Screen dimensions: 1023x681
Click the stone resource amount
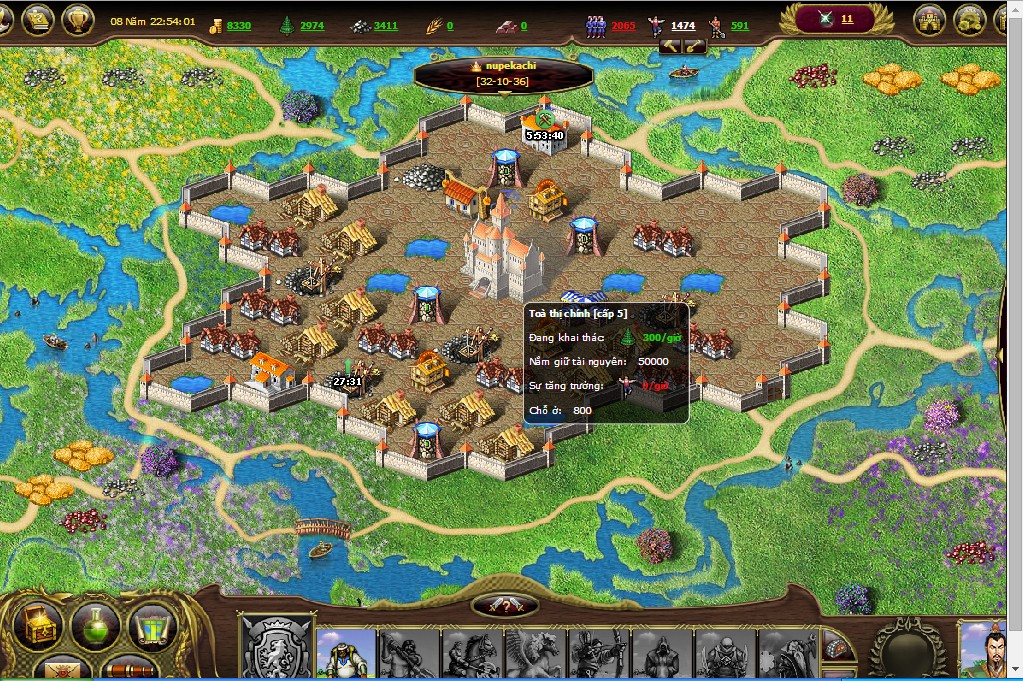click(x=385, y=25)
